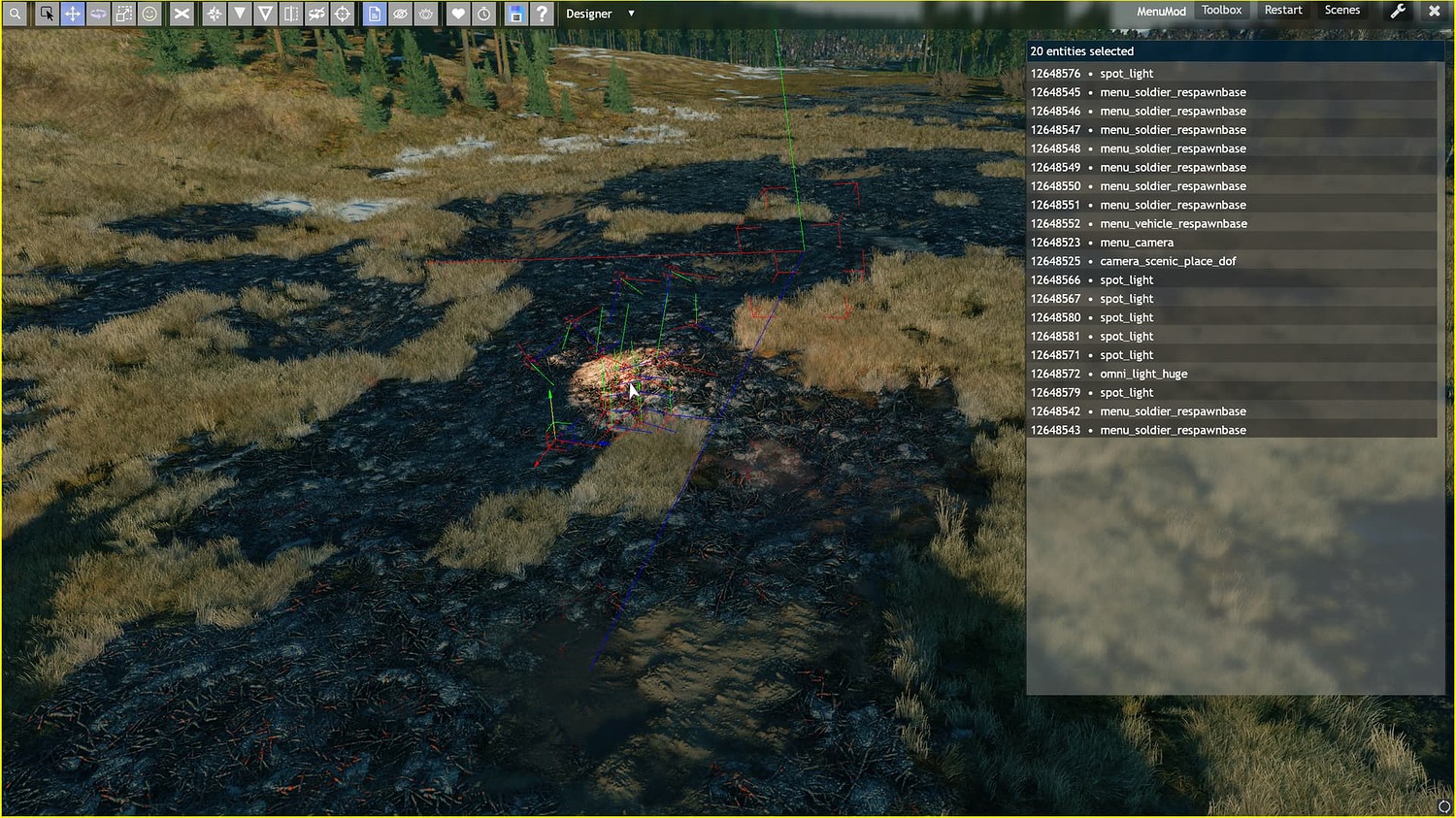Open the MenuMod menu
1456x818 pixels.
tap(1161, 11)
